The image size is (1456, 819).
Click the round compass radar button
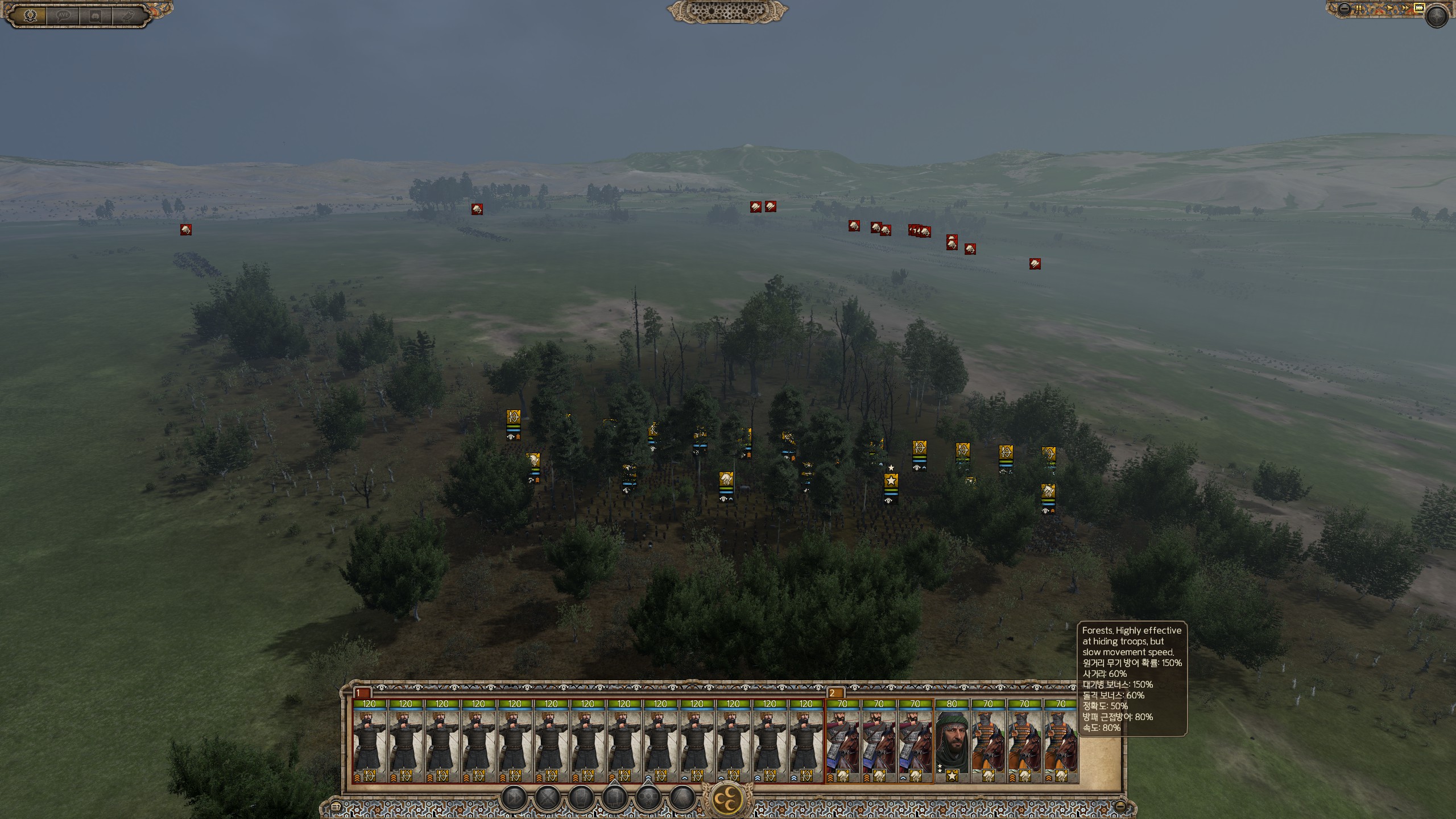[x=1437, y=16]
